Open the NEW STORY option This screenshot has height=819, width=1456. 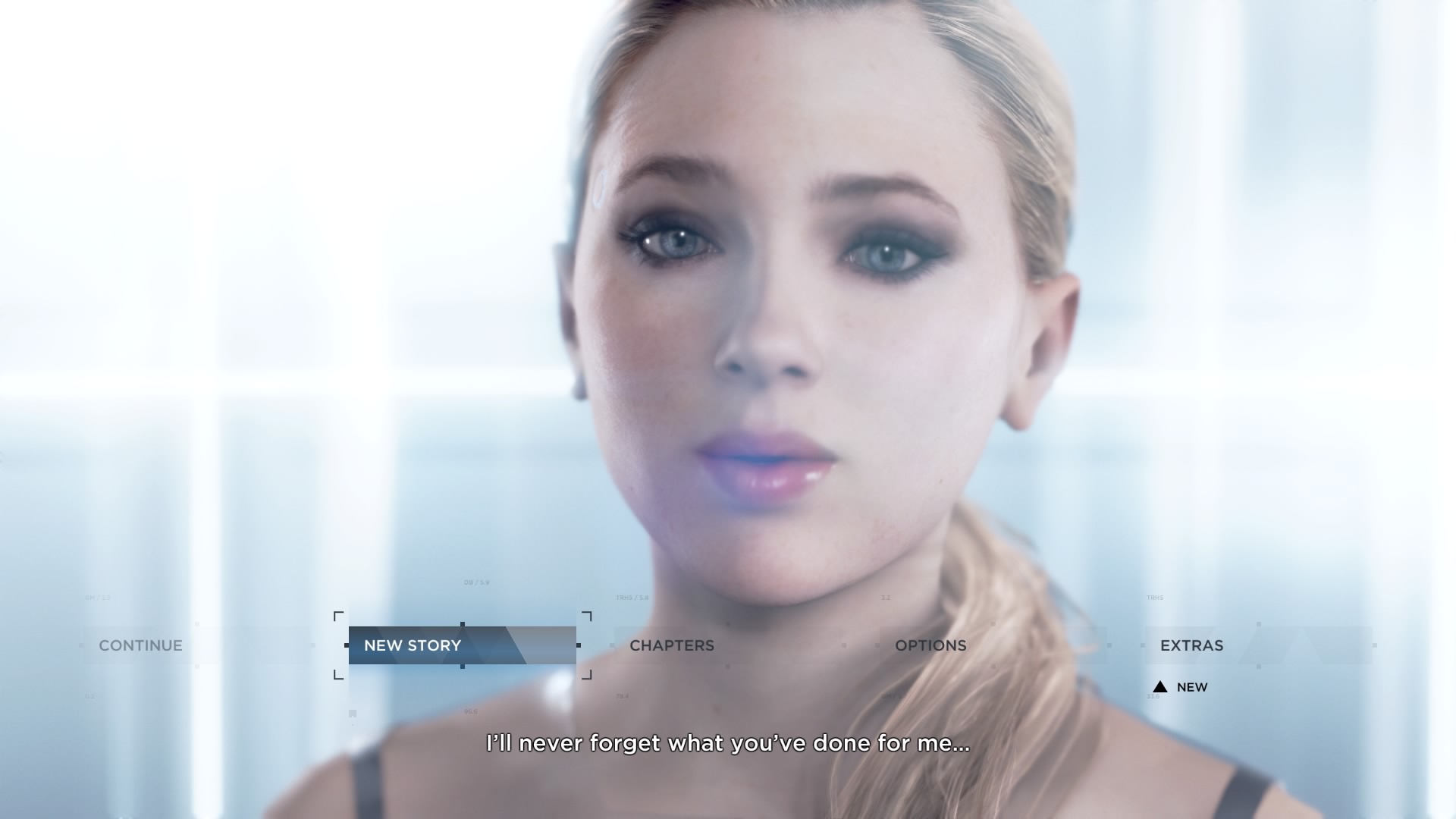pos(413,646)
